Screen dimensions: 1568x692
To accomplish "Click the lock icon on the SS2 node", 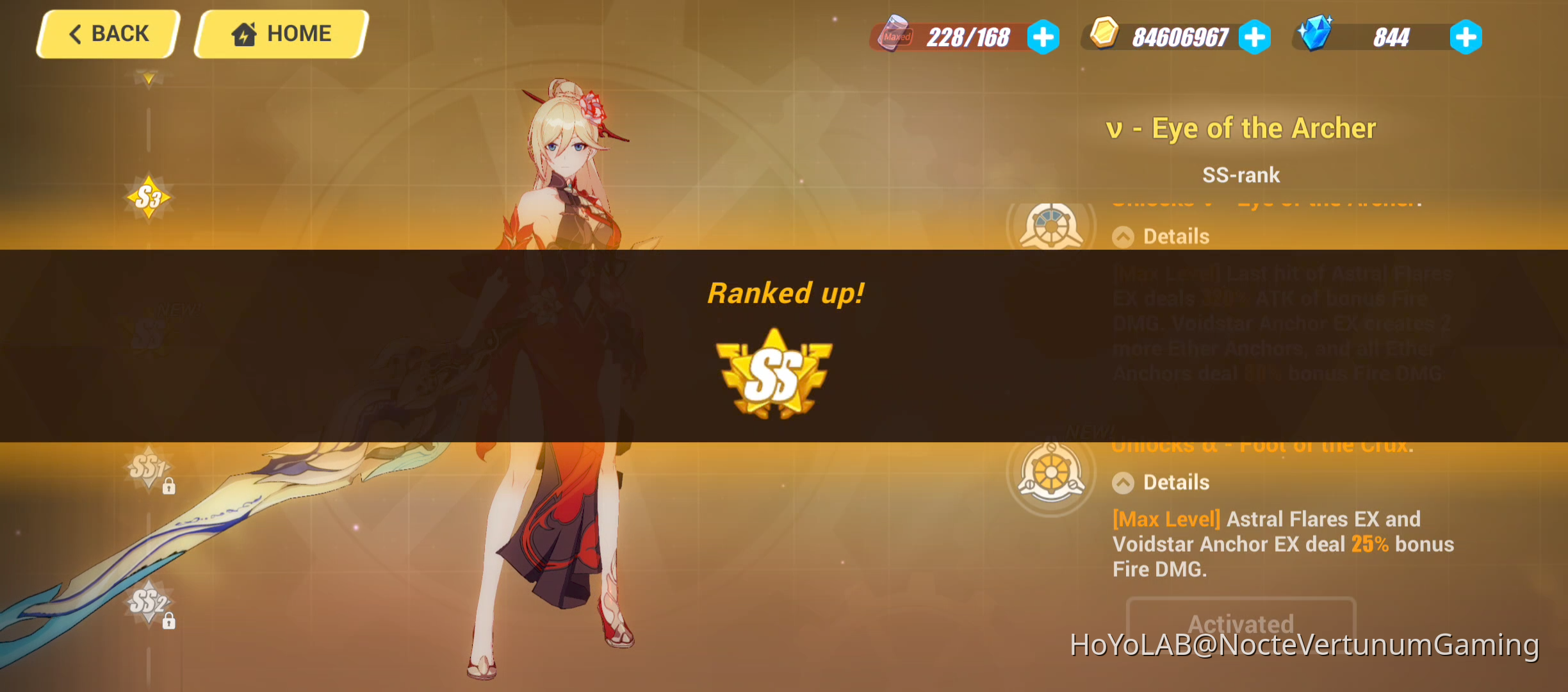I will (168, 620).
